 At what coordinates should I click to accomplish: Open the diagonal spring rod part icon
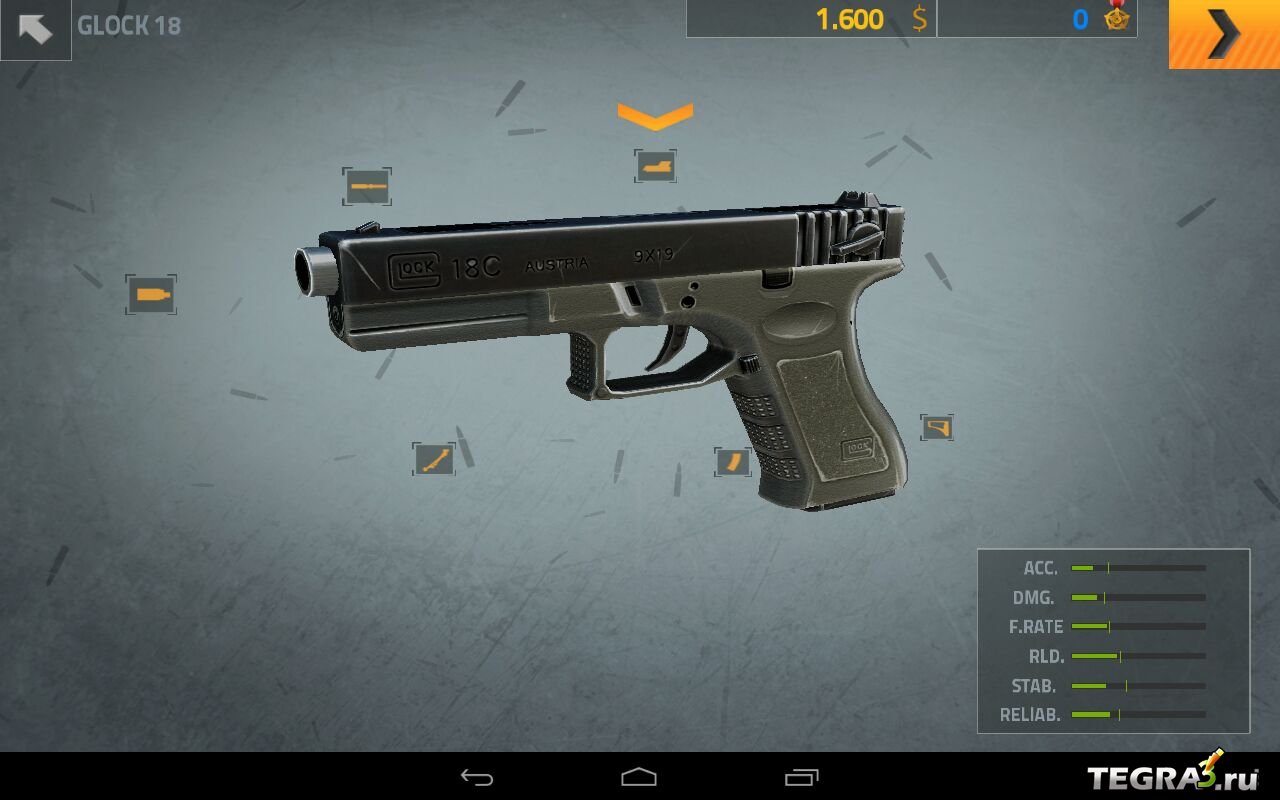pos(434,459)
